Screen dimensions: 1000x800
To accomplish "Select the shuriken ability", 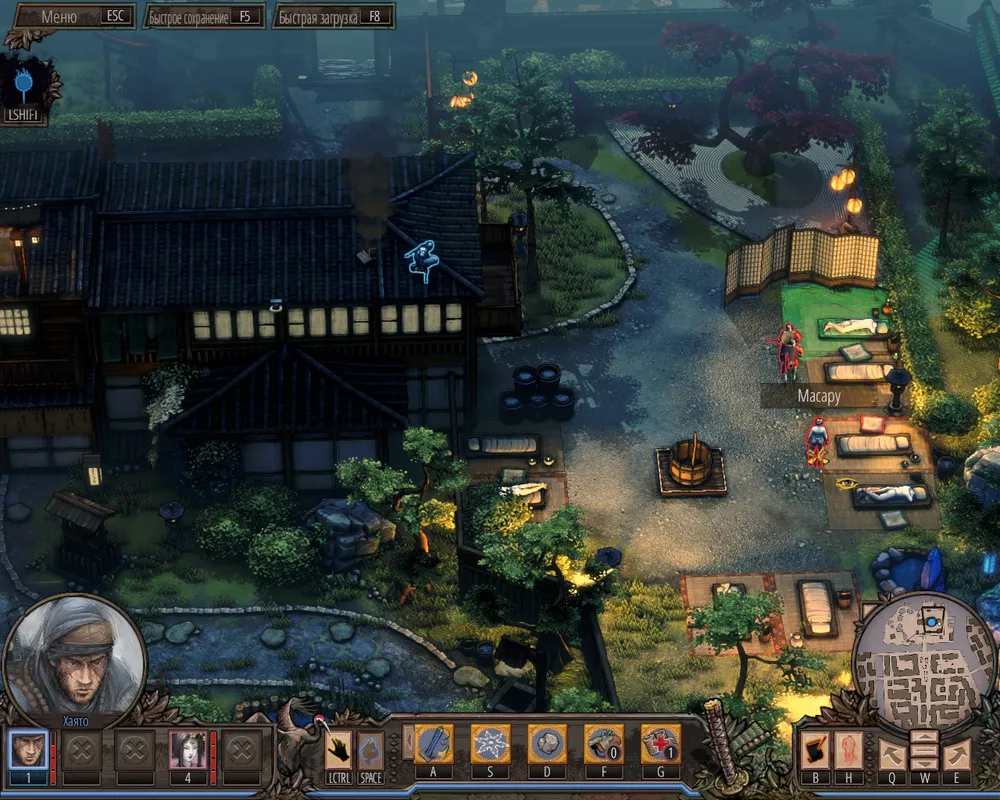I will coord(490,745).
